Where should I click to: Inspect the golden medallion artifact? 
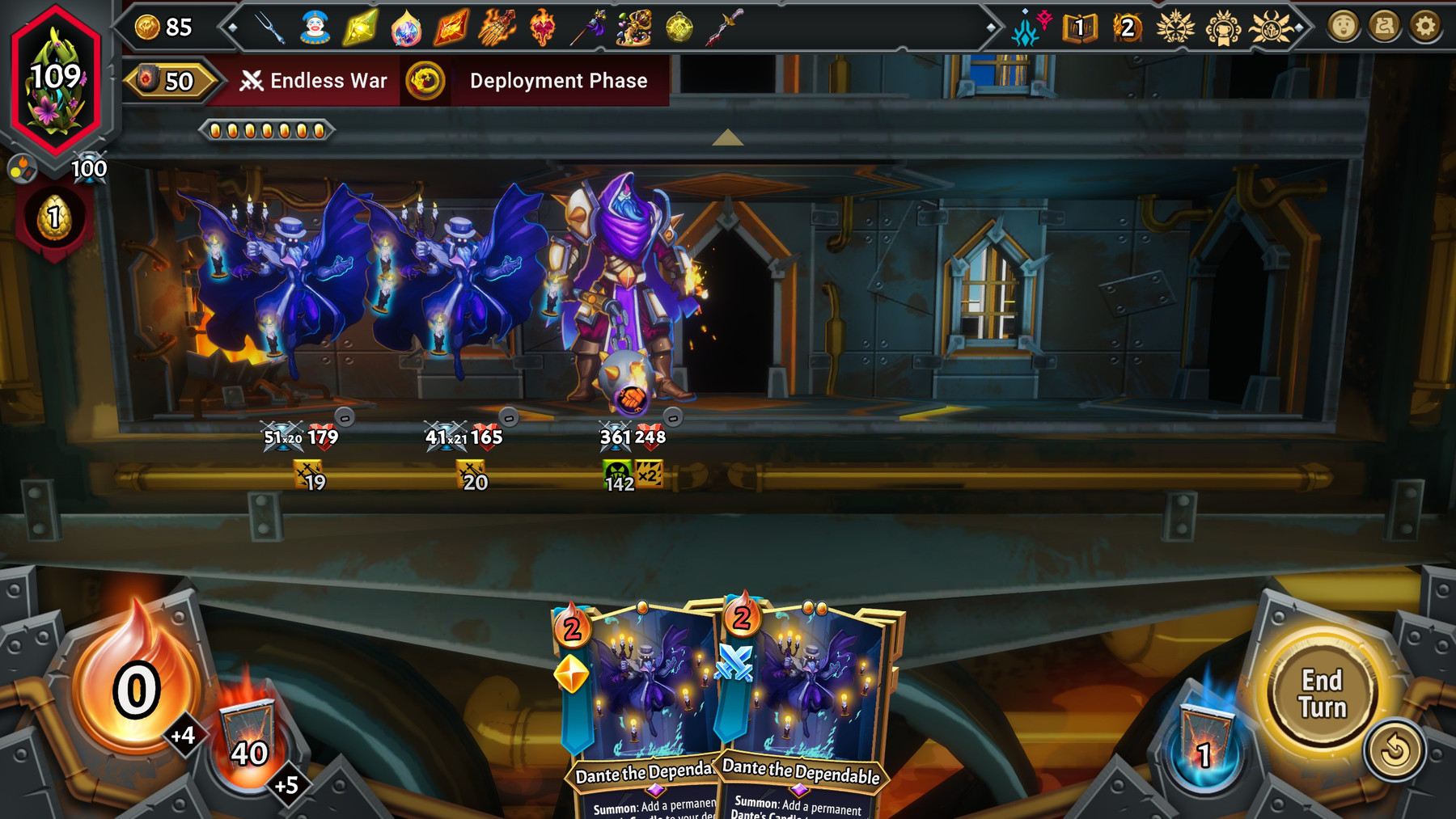[679, 28]
